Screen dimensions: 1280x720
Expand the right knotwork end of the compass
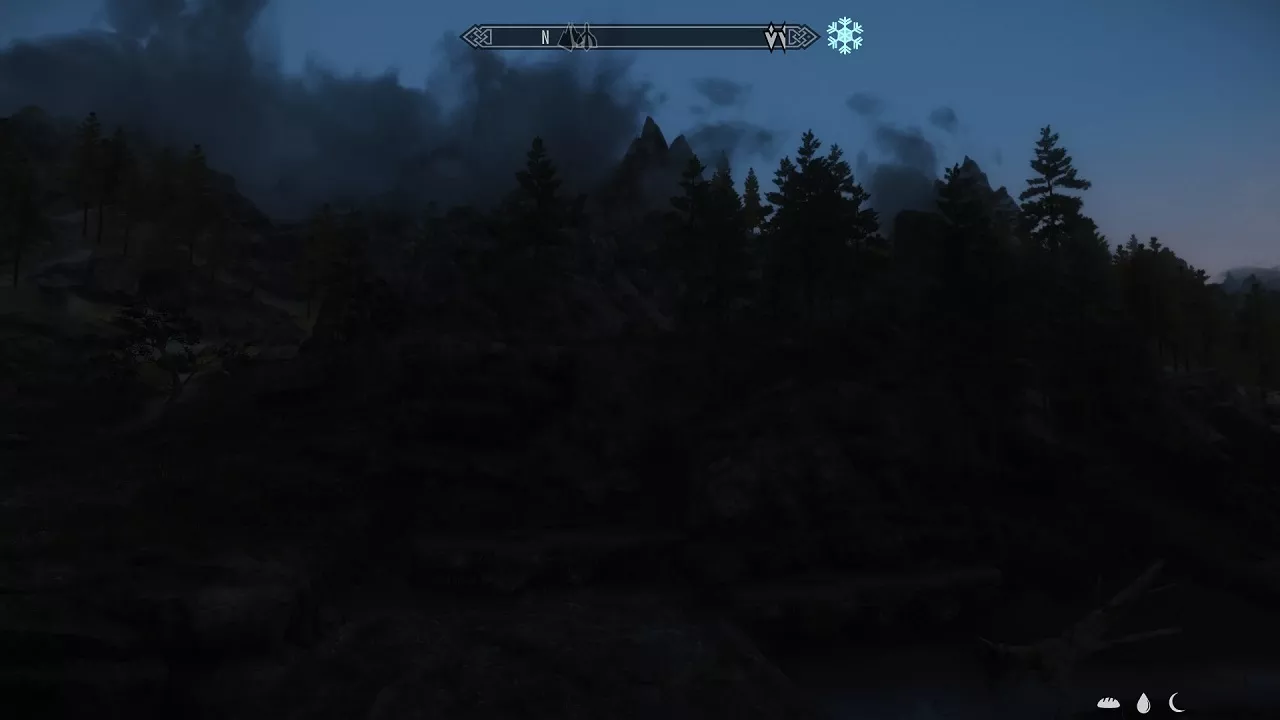[800, 36]
